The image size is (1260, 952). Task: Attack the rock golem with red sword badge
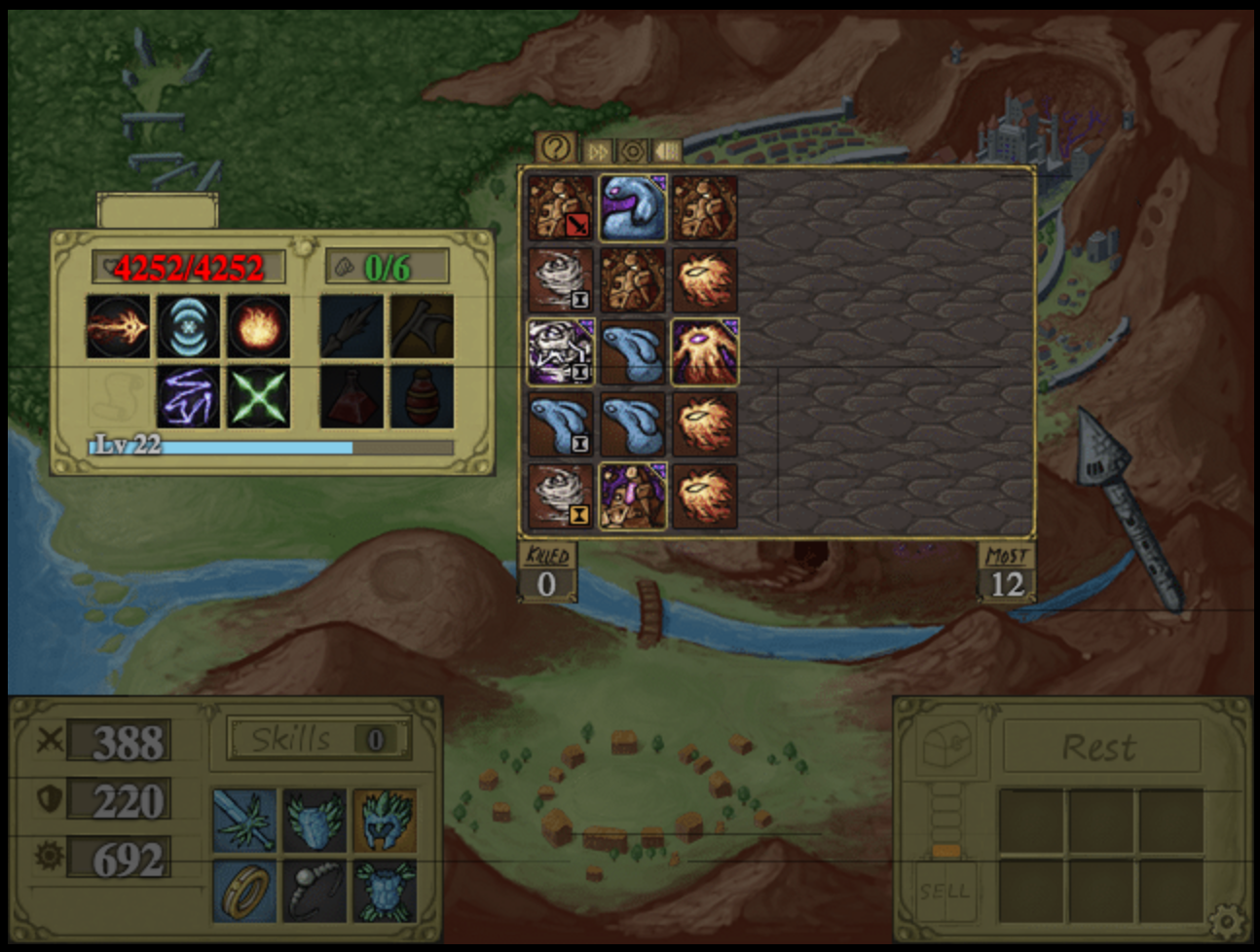561,208
